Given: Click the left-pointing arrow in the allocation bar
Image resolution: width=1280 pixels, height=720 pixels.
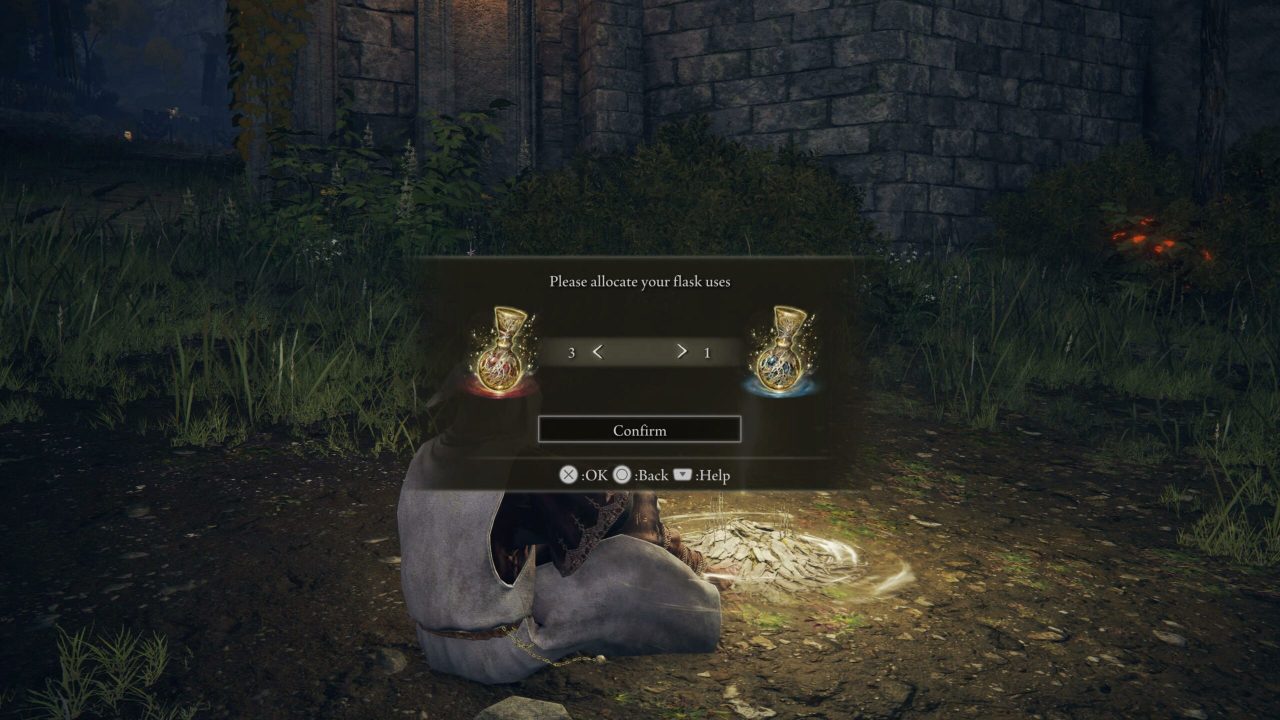Looking at the screenshot, I should (598, 352).
